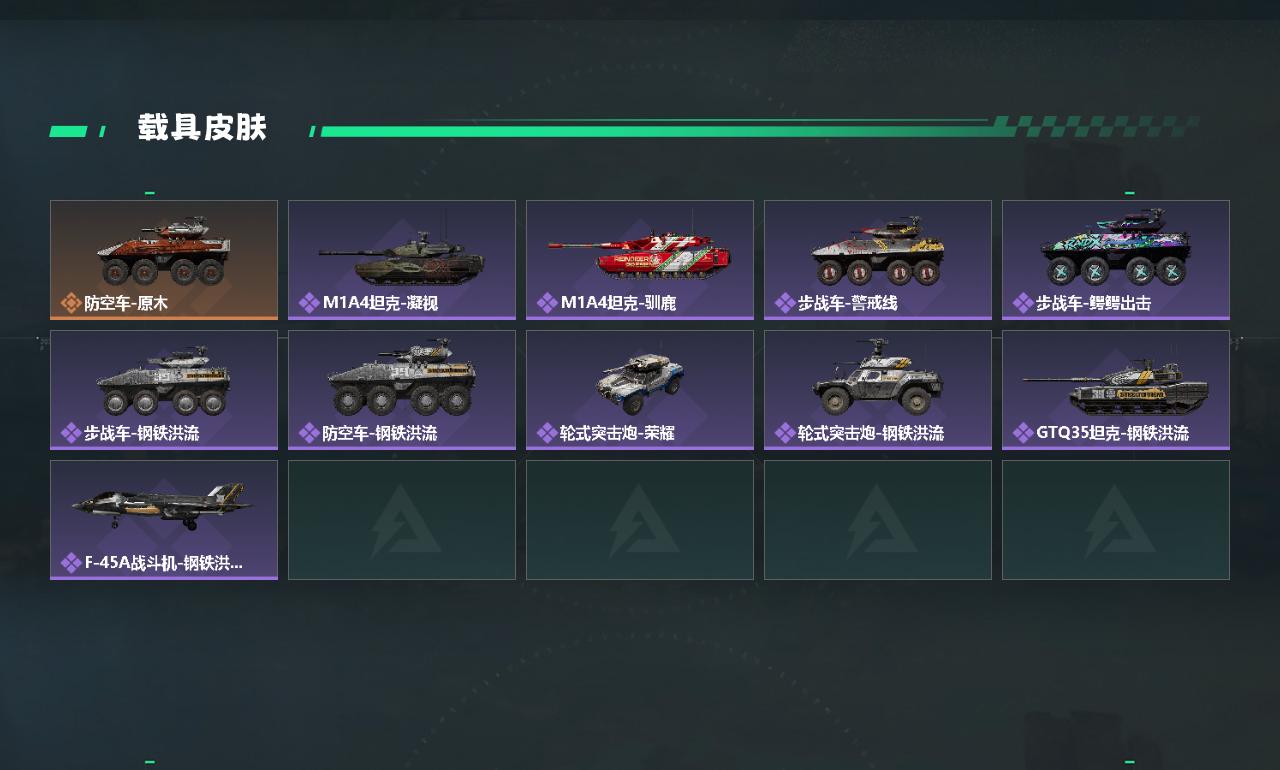Choose the M1A4坦克-凝视 skin
The width and height of the screenshot is (1280, 770).
402,259
